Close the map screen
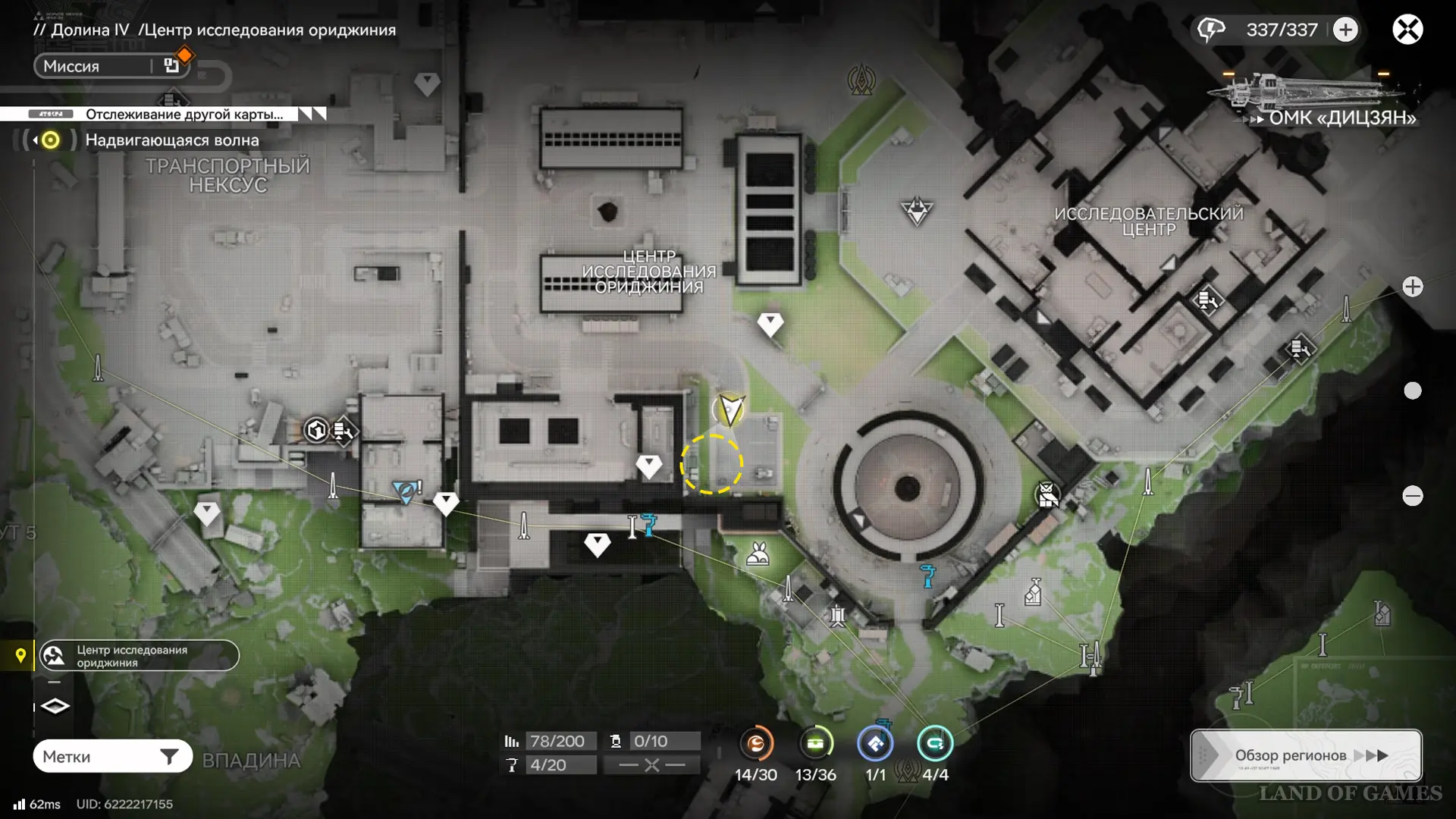1456x819 pixels. [x=1407, y=30]
